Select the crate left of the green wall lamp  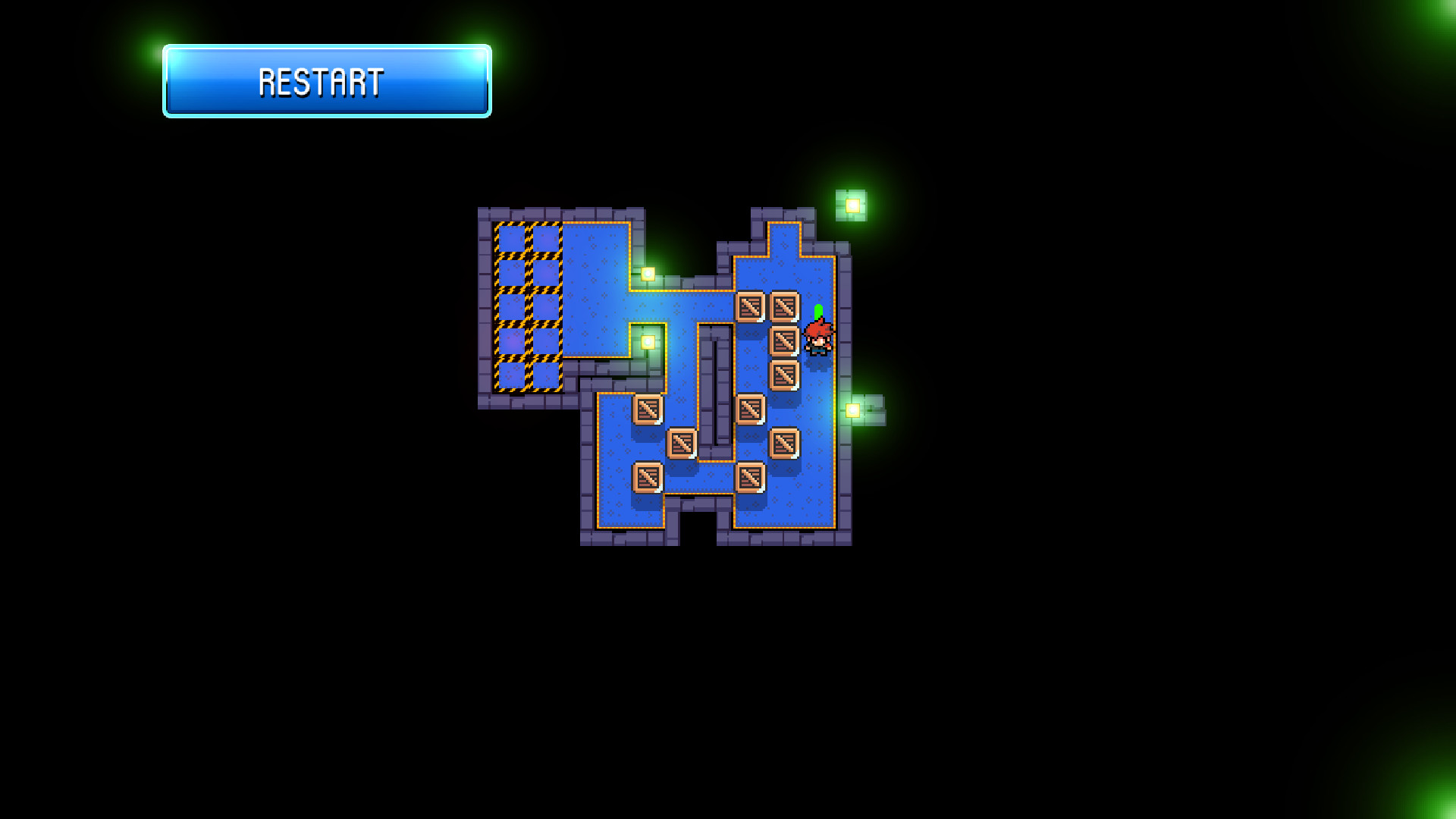tap(751, 409)
